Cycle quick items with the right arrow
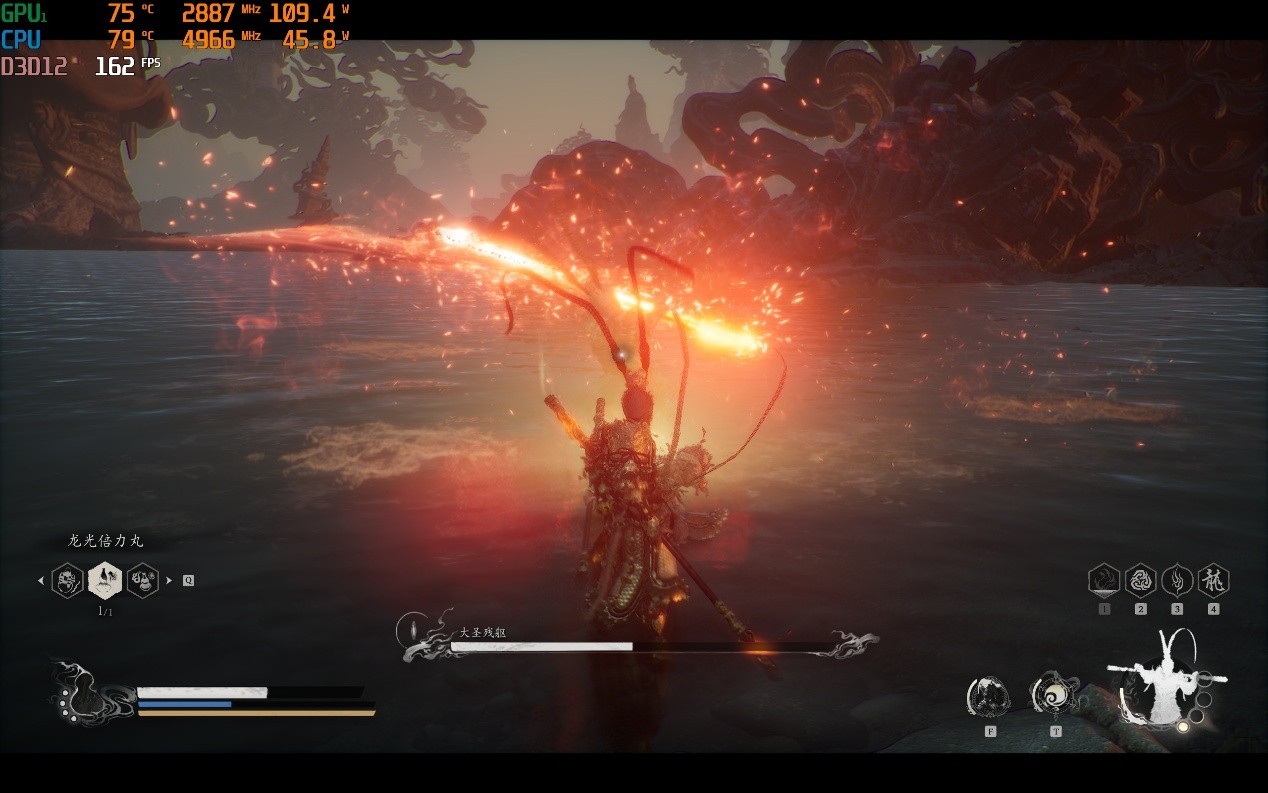Image resolution: width=1268 pixels, height=793 pixels. (169, 580)
